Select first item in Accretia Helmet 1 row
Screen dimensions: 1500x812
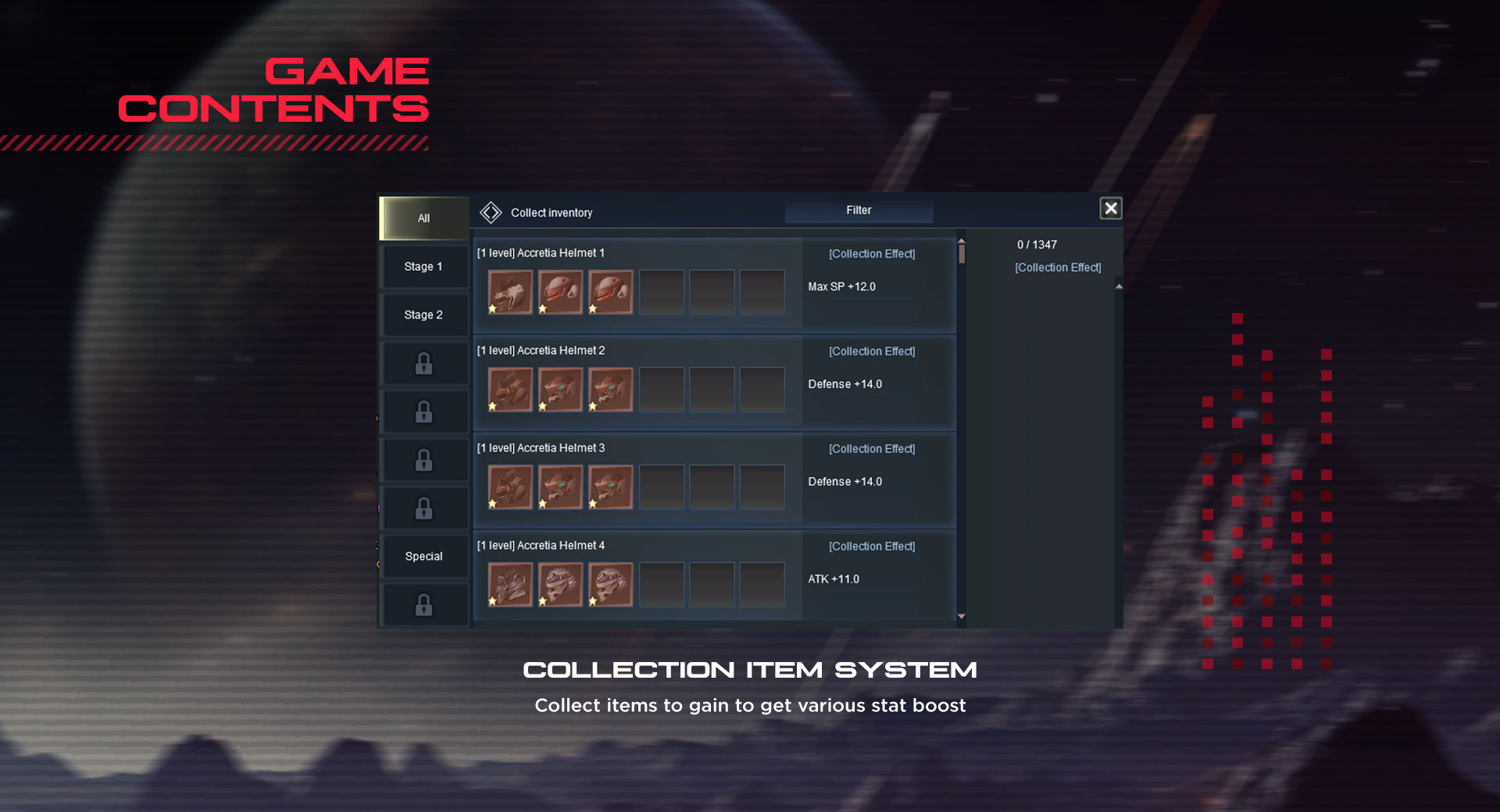click(x=510, y=292)
